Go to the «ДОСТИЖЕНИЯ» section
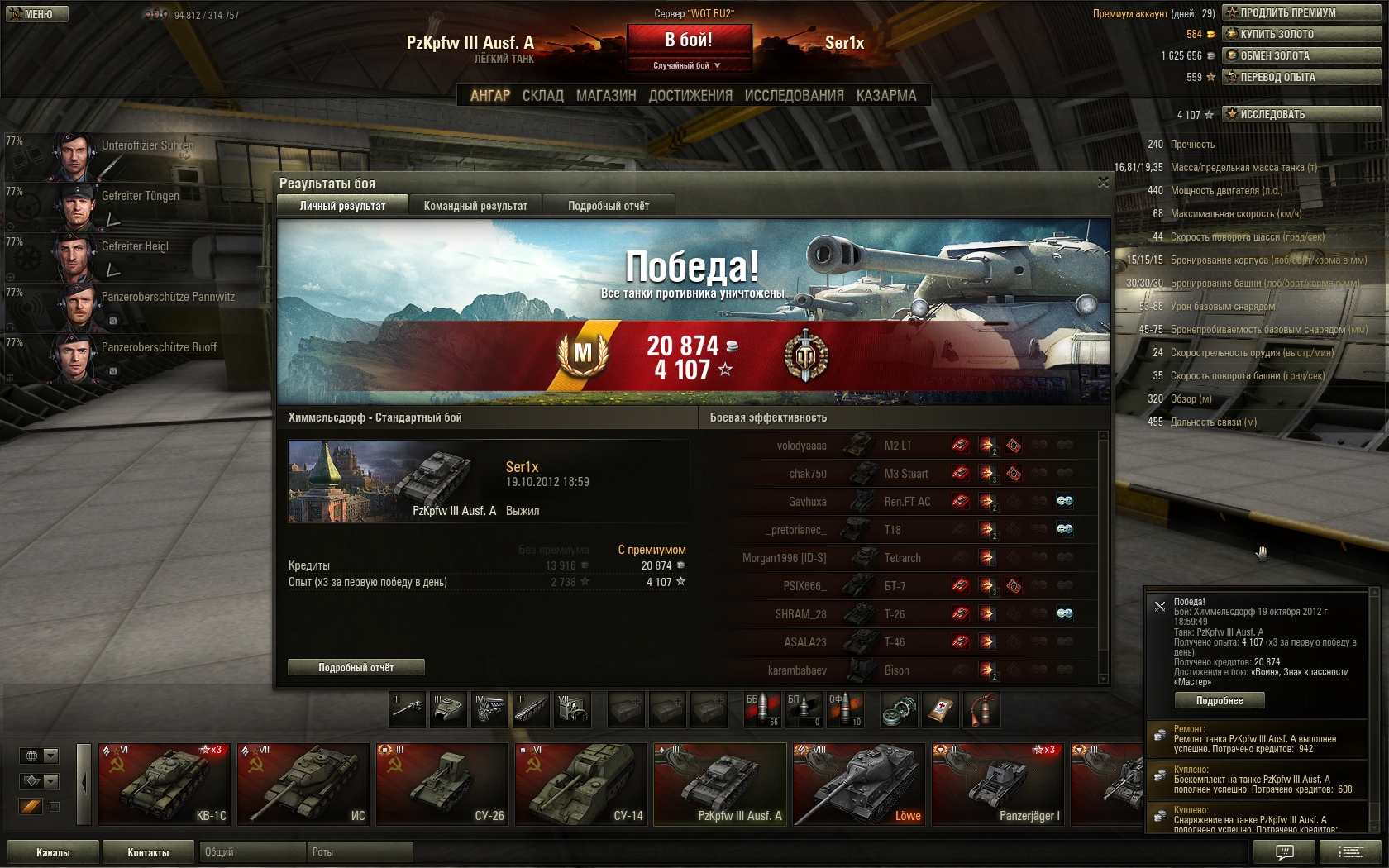This screenshot has width=1389, height=868. pyautogui.click(x=690, y=96)
